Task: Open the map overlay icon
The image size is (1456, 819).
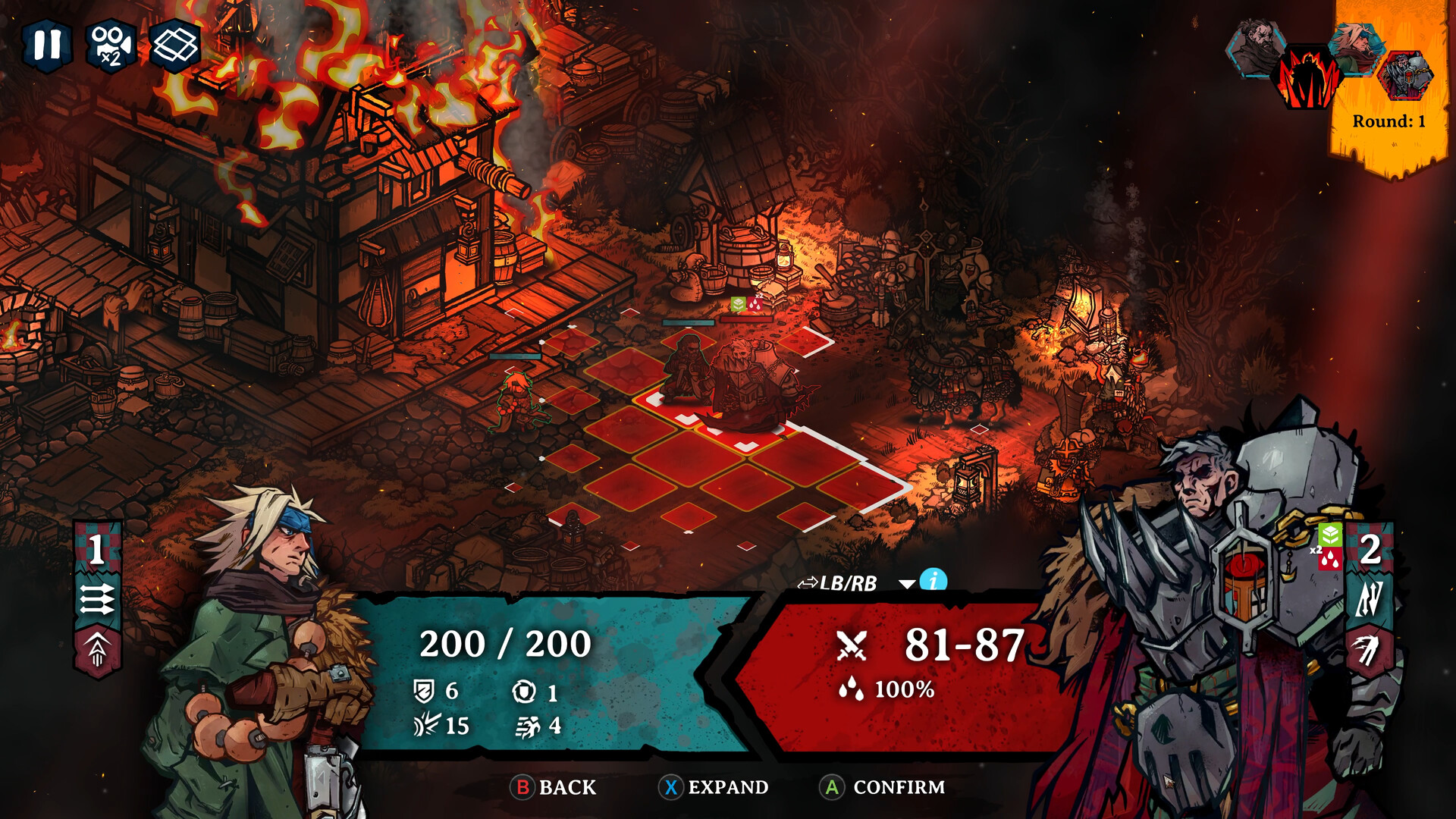Action: (x=173, y=47)
